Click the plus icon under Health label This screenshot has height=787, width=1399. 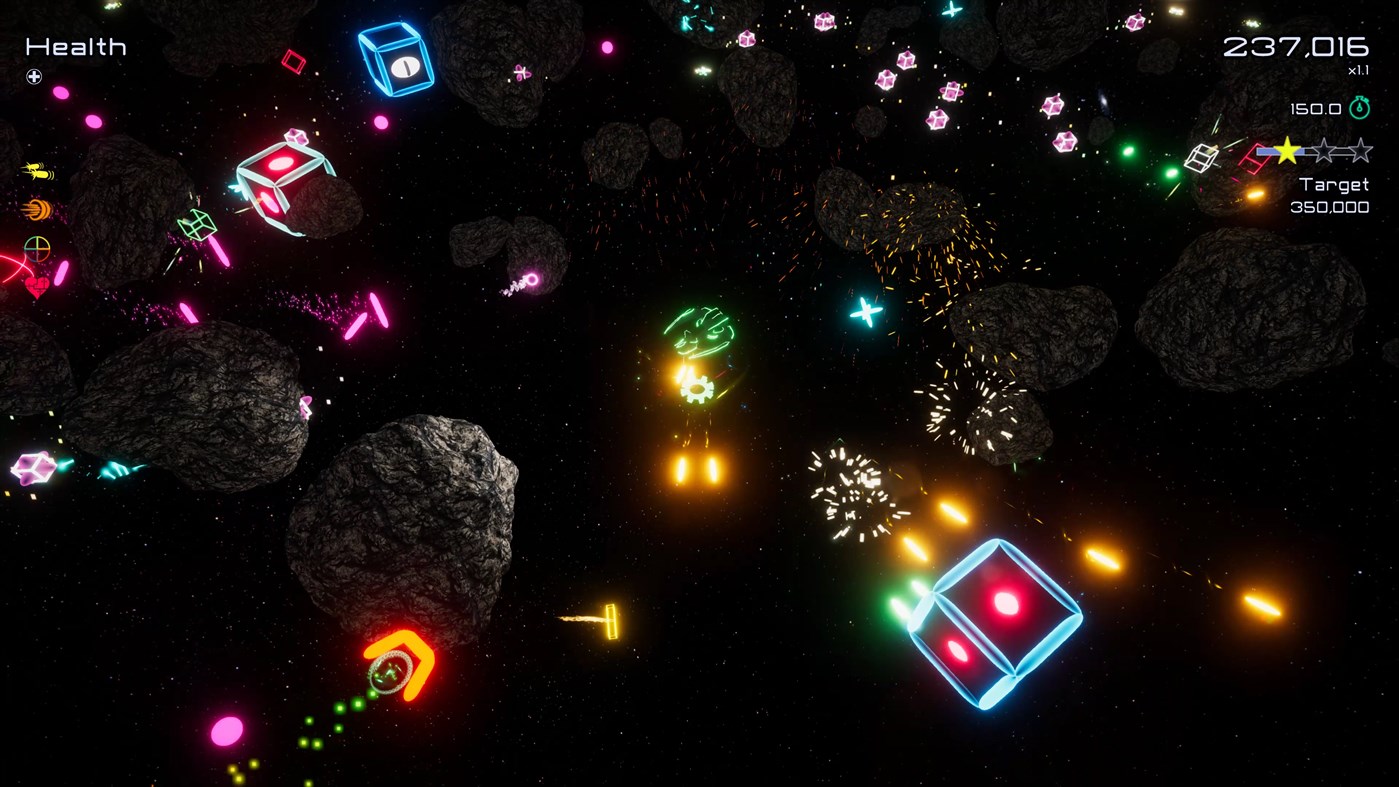[x=32, y=76]
